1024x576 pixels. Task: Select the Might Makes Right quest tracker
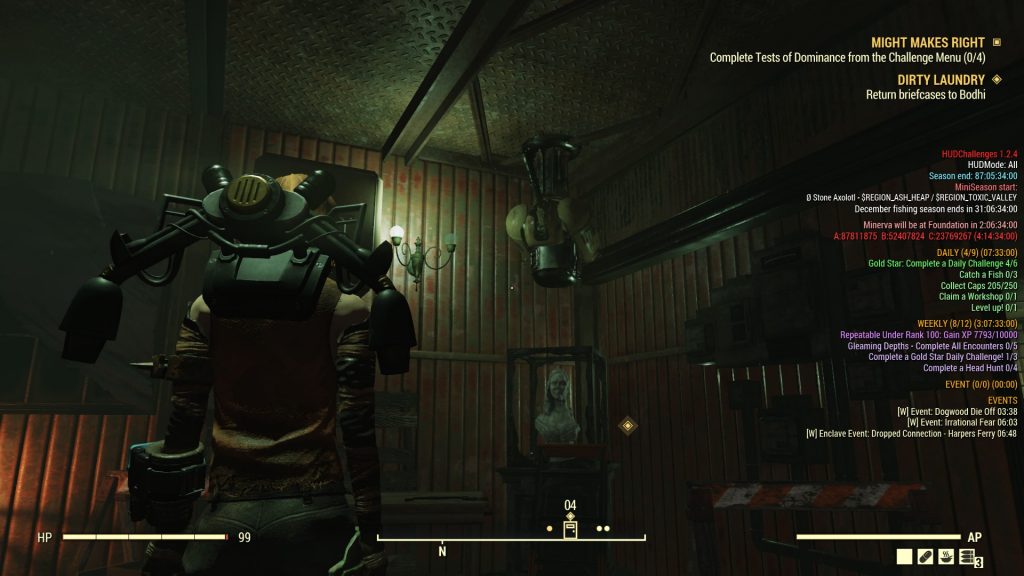[927, 43]
